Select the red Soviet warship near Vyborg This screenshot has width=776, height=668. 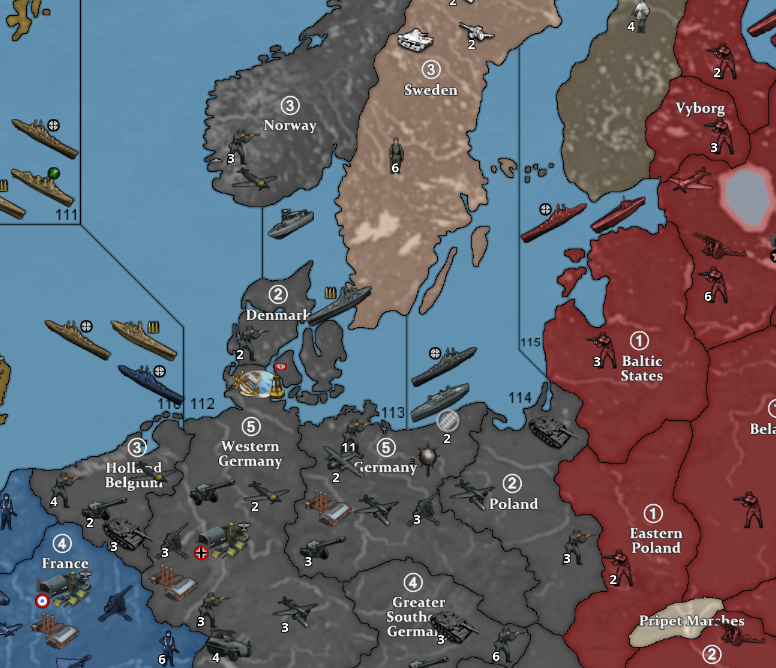(621, 212)
